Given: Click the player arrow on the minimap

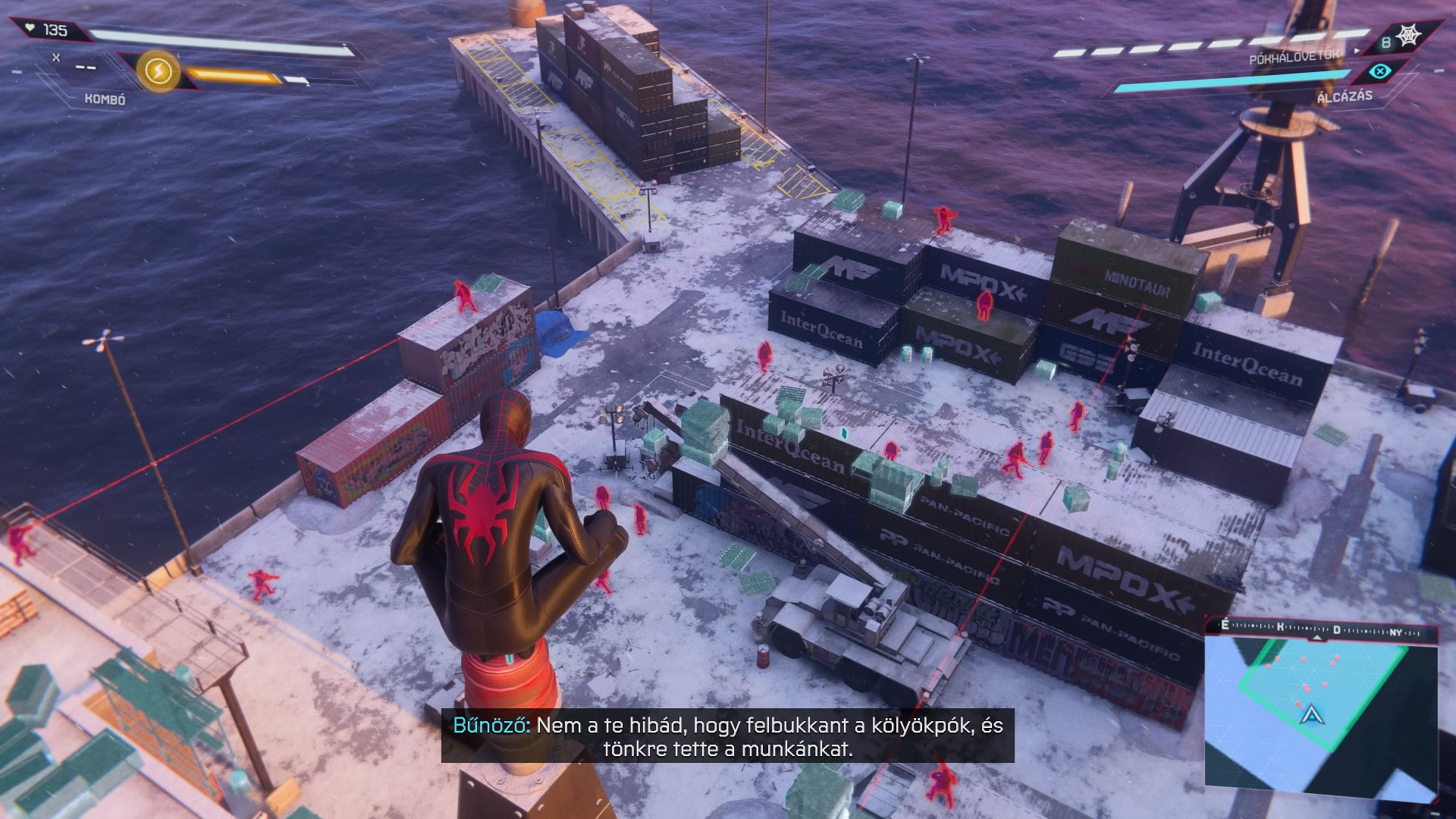Looking at the screenshot, I should 1310,714.
